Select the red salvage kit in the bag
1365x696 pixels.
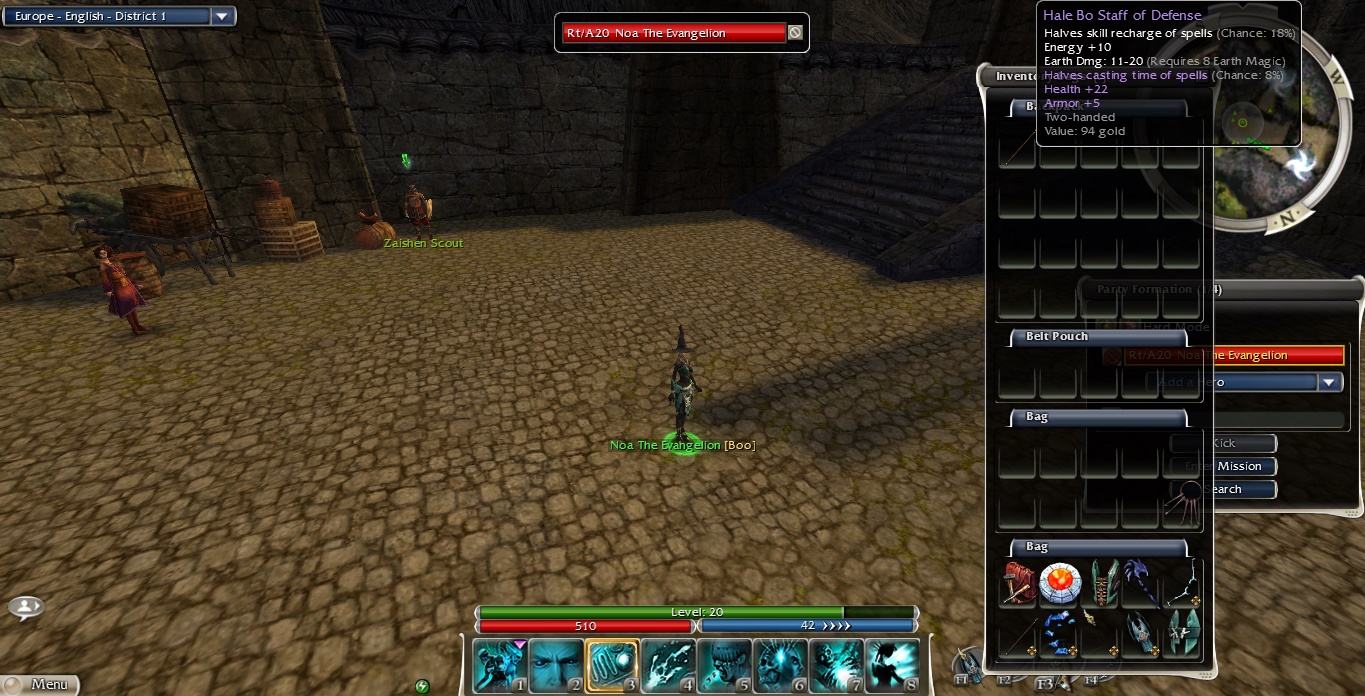(1018, 584)
